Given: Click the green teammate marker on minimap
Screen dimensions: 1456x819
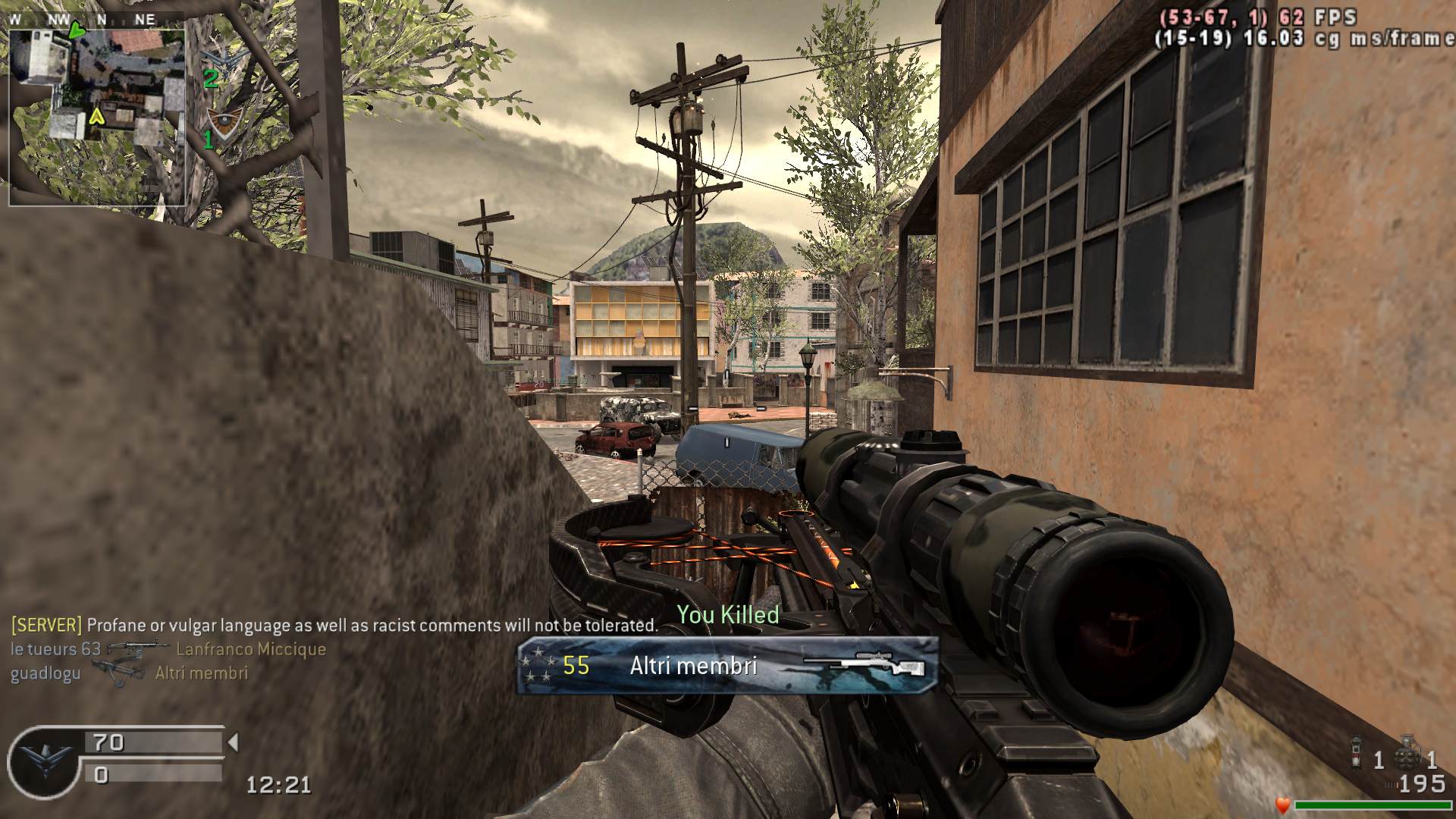Looking at the screenshot, I should click(77, 30).
